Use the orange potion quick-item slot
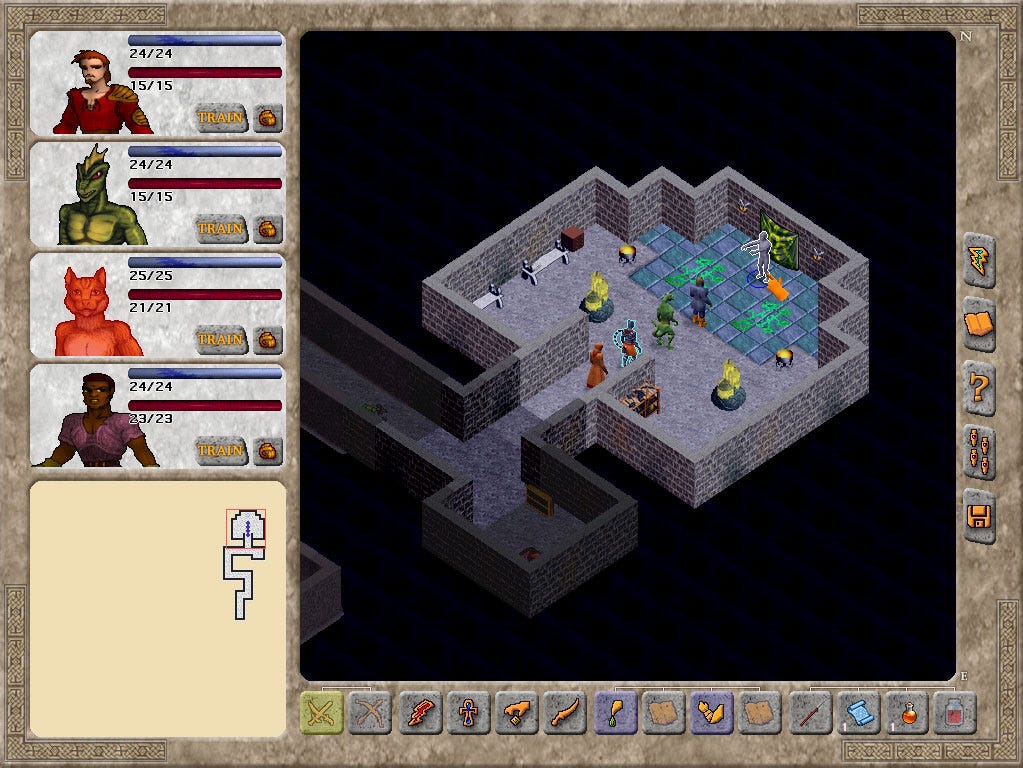Viewport: 1023px width, 768px height. (907, 713)
